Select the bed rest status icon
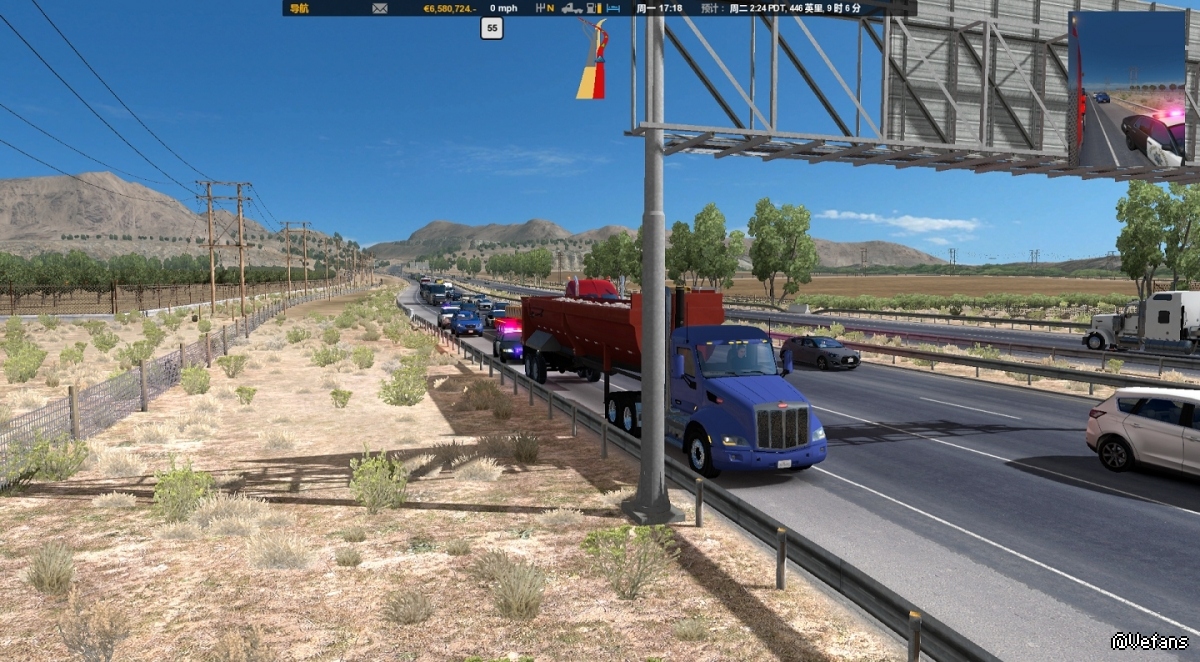Screen dimensions: 1200x662 [x=613, y=8]
